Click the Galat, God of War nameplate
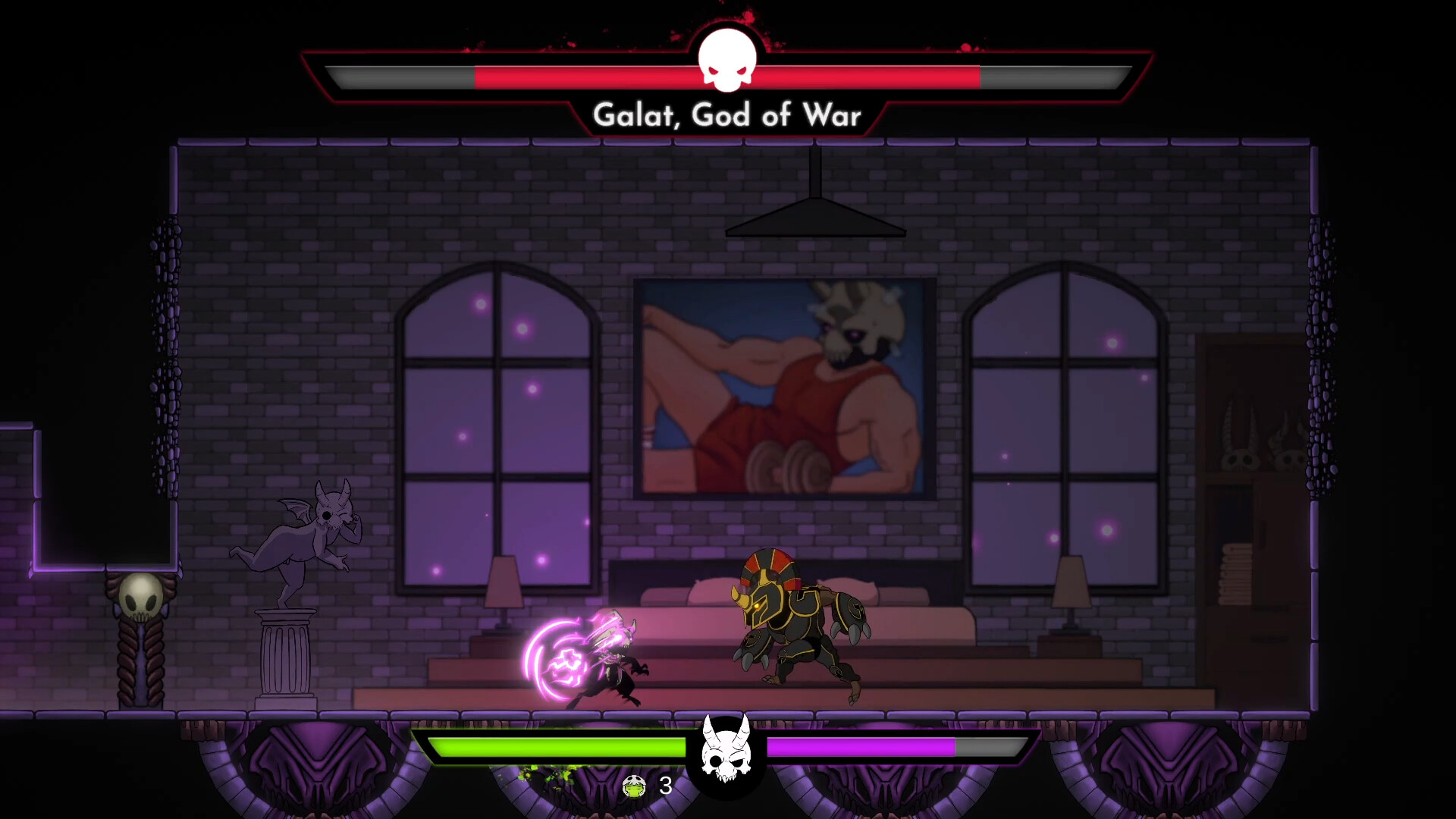Screen dimensions: 1456x819 726,115
